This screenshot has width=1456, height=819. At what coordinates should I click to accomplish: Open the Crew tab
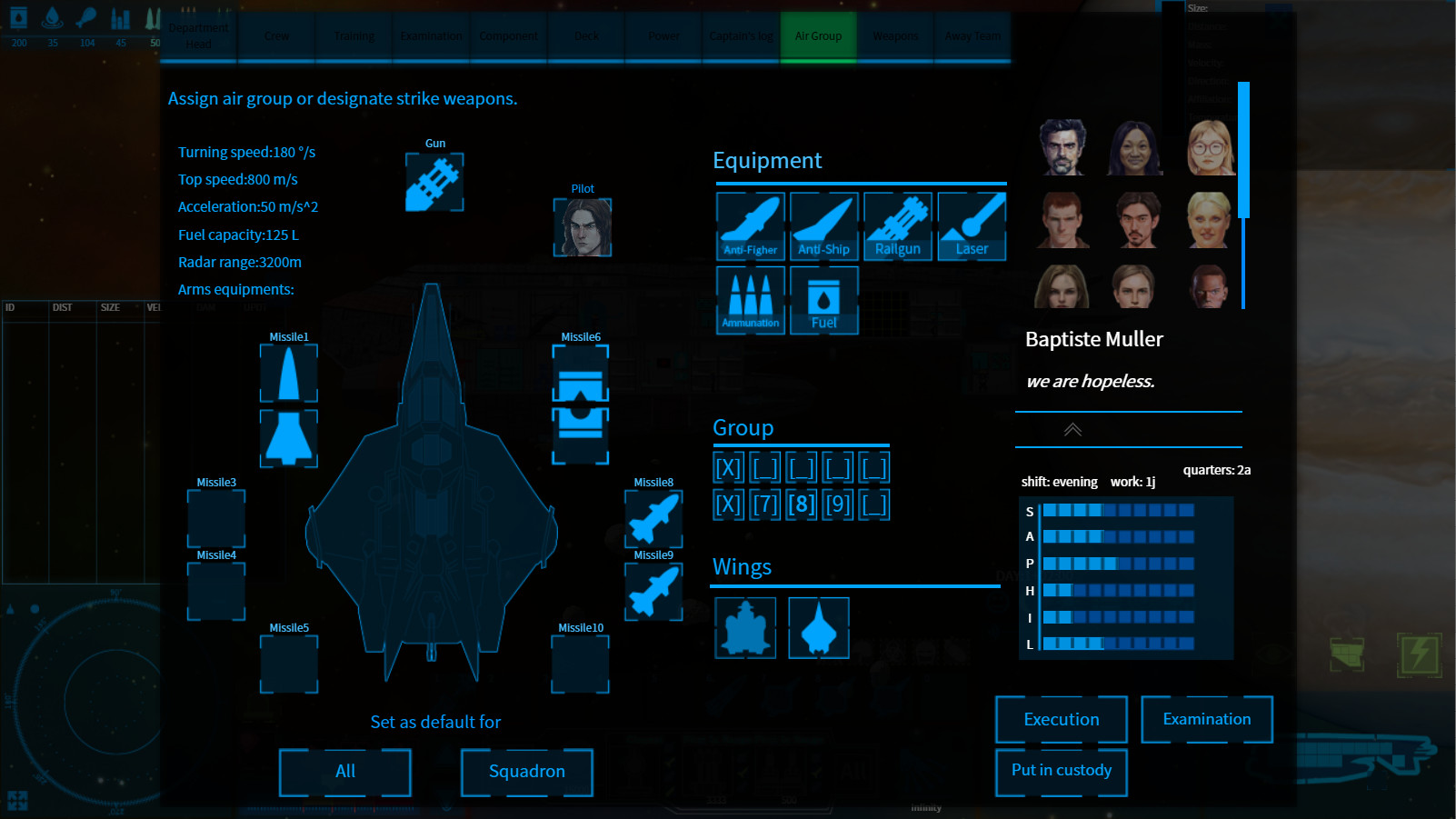pyautogui.click(x=276, y=36)
